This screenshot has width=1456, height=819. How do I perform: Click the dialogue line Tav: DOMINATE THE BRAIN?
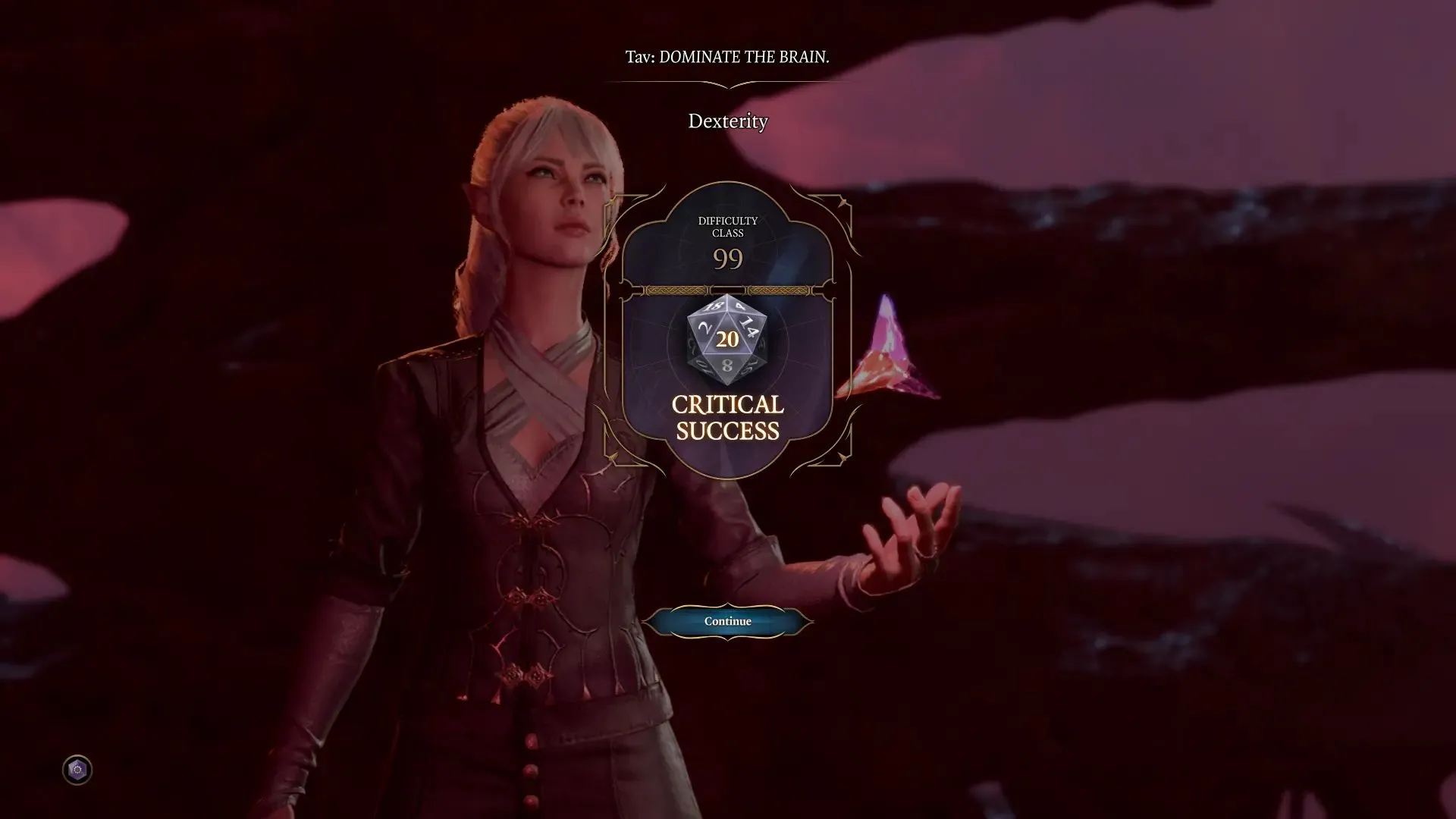727,56
